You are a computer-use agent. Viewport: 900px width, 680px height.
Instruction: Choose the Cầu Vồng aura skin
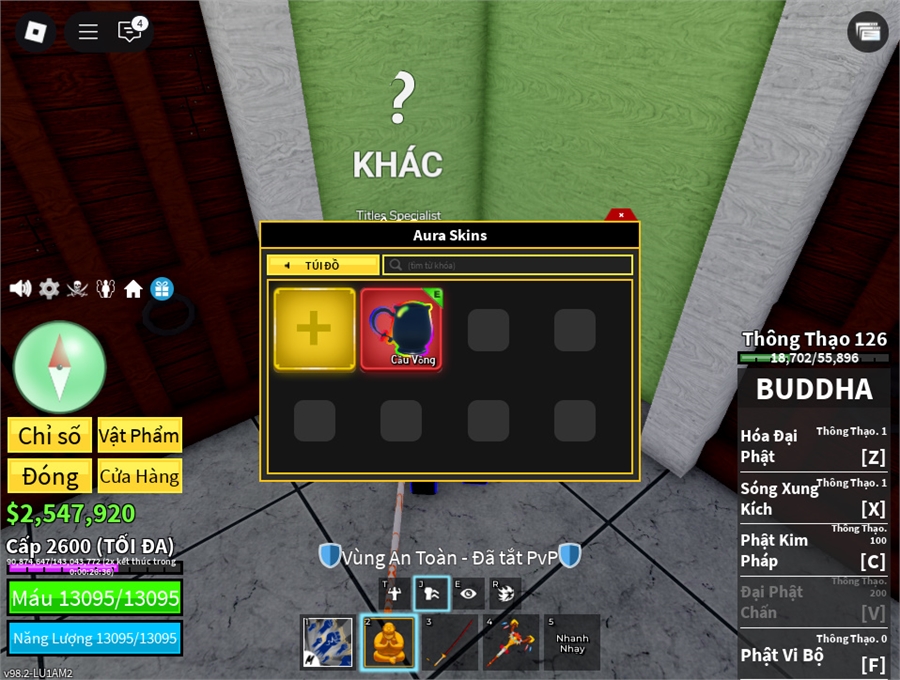(401, 329)
